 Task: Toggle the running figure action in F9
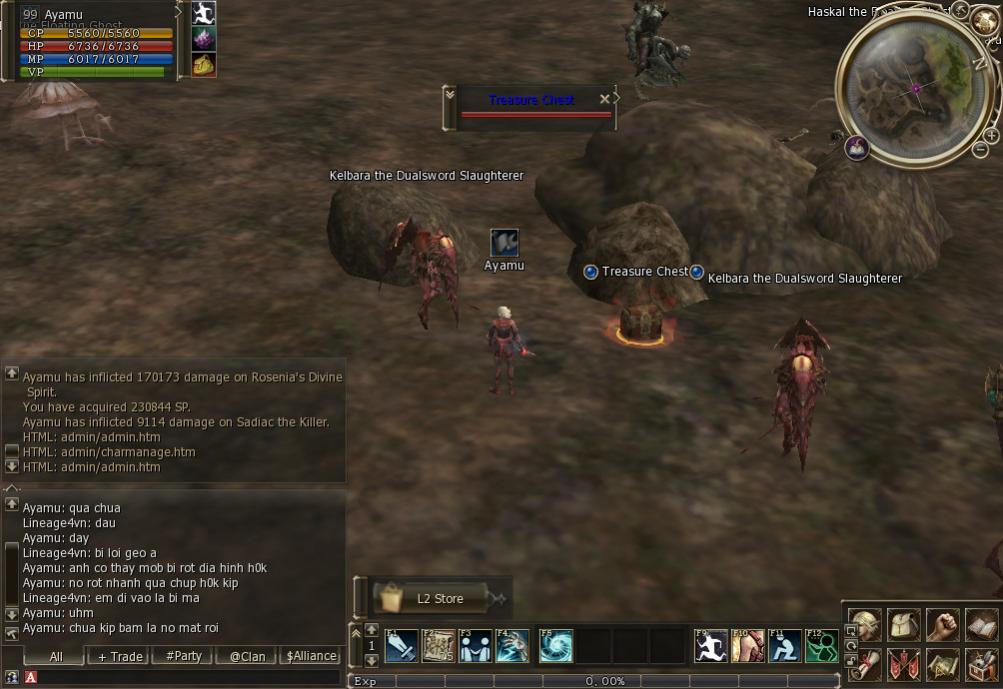[x=711, y=646]
